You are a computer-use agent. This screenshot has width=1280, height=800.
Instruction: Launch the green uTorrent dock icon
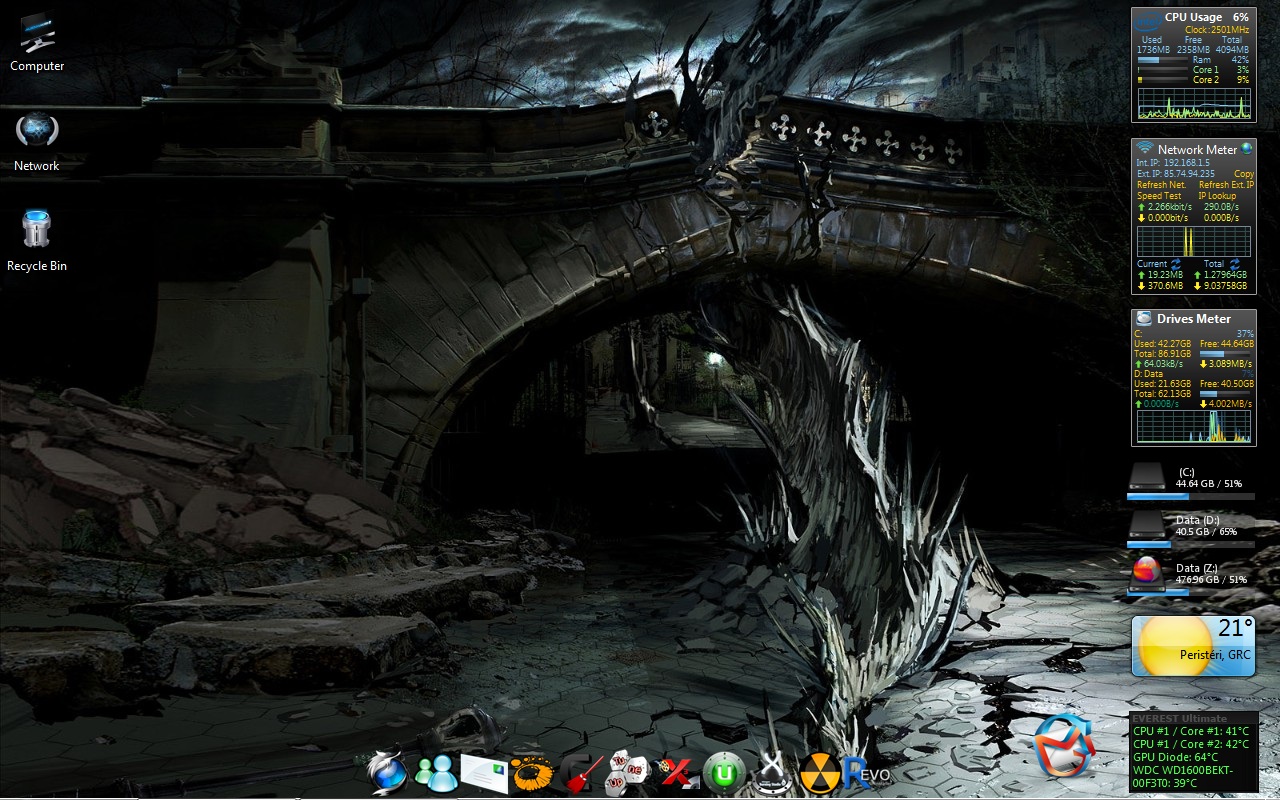pos(724,773)
